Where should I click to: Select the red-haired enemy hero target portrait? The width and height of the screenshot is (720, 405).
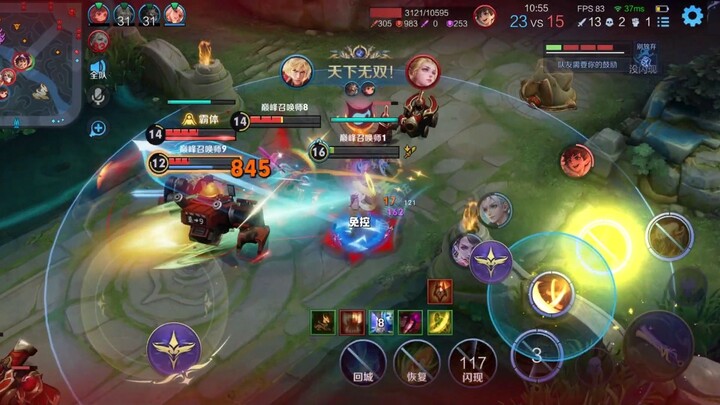(x=576, y=160)
